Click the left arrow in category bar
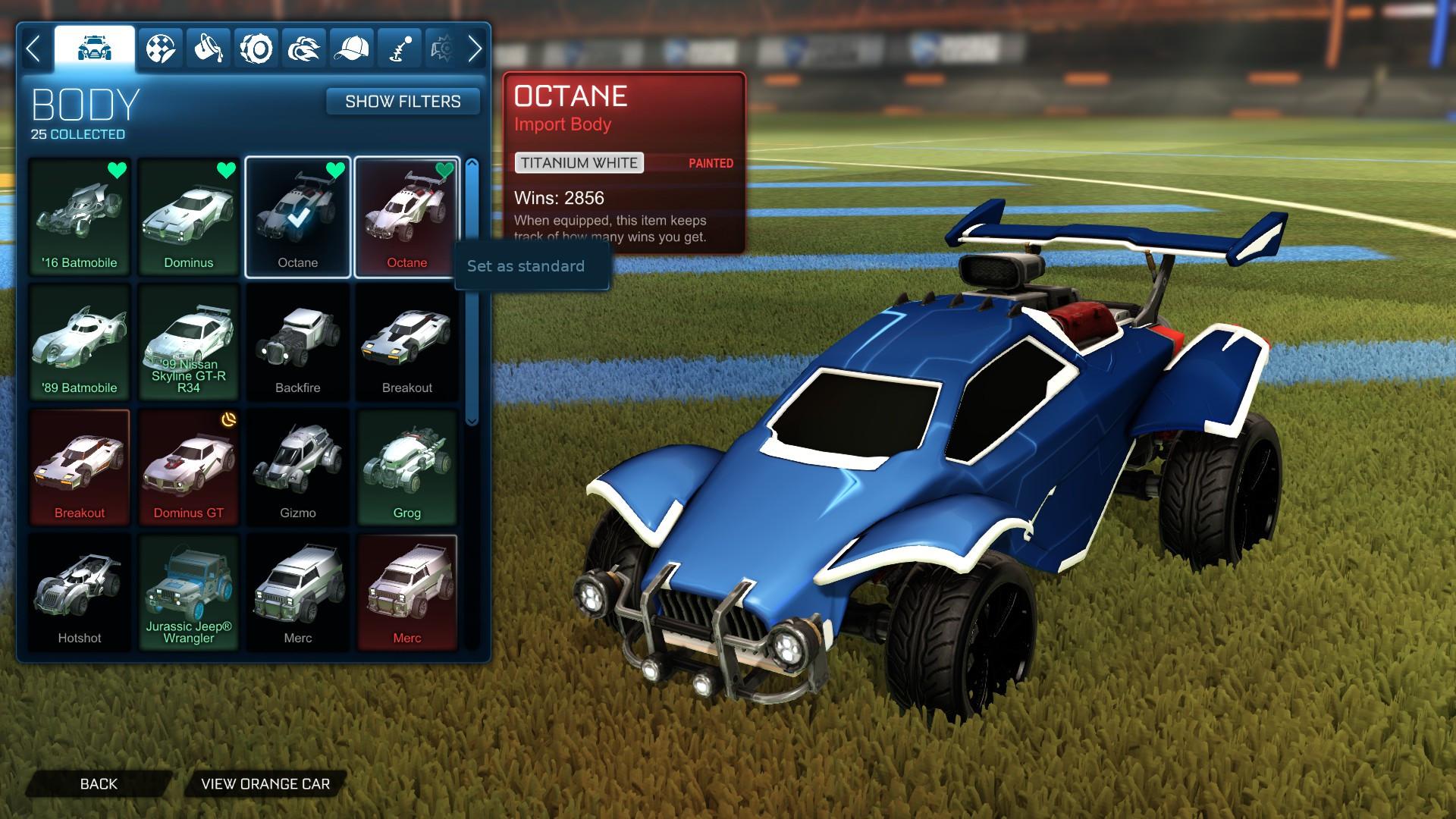1456x819 pixels. pos(33,49)
